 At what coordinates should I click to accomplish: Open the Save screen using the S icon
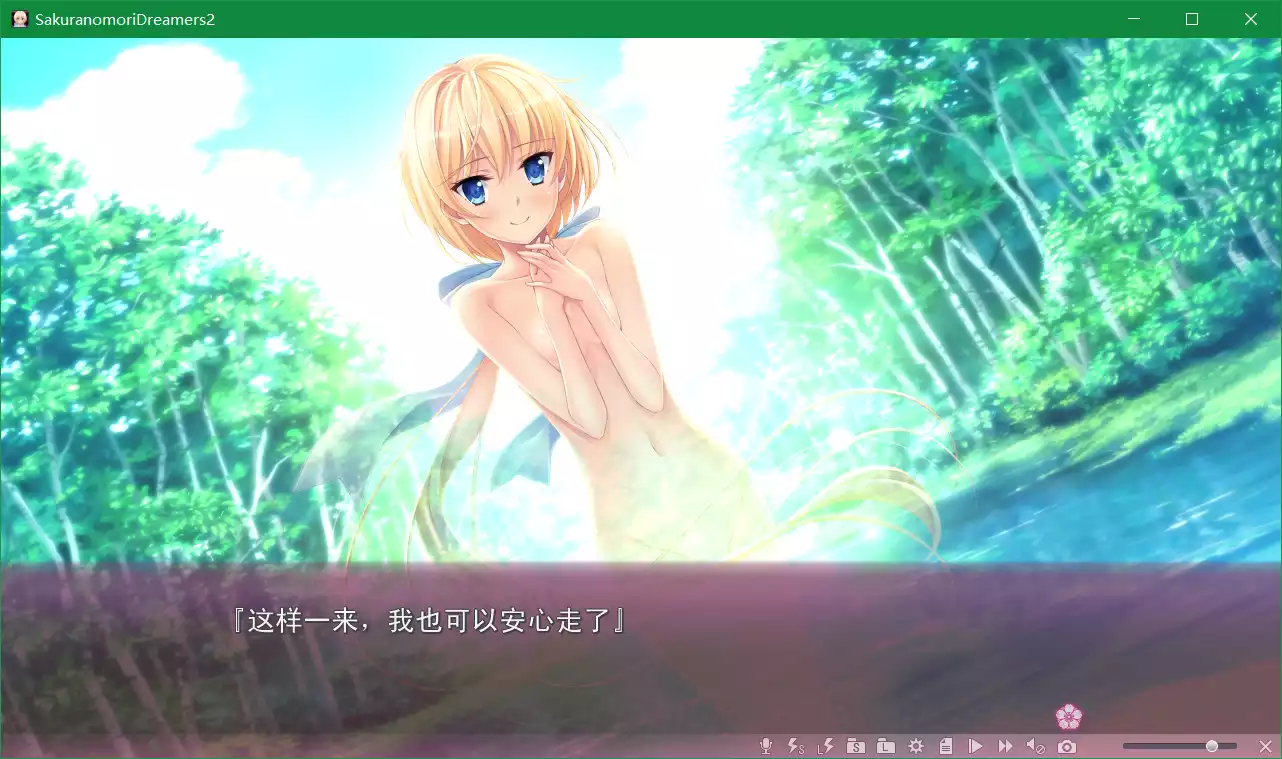[x=856, y=745]
